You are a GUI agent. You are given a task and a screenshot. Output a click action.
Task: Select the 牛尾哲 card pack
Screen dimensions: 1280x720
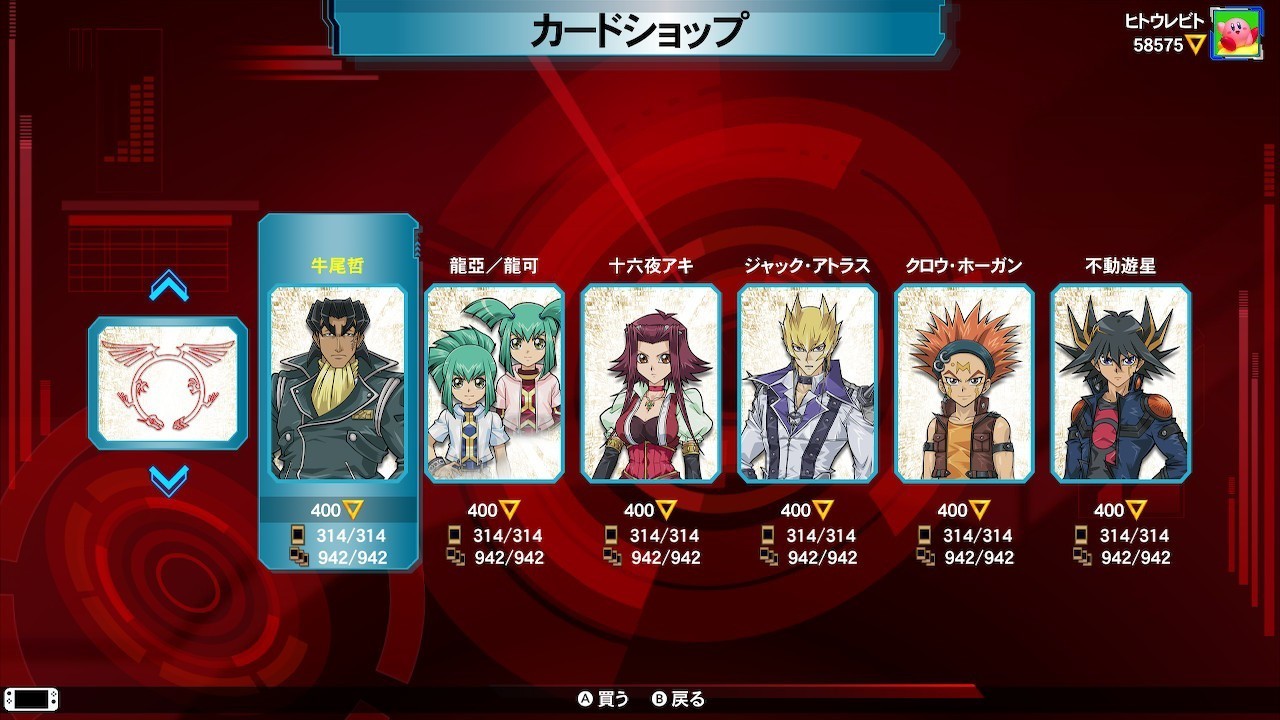click(338, 383)
